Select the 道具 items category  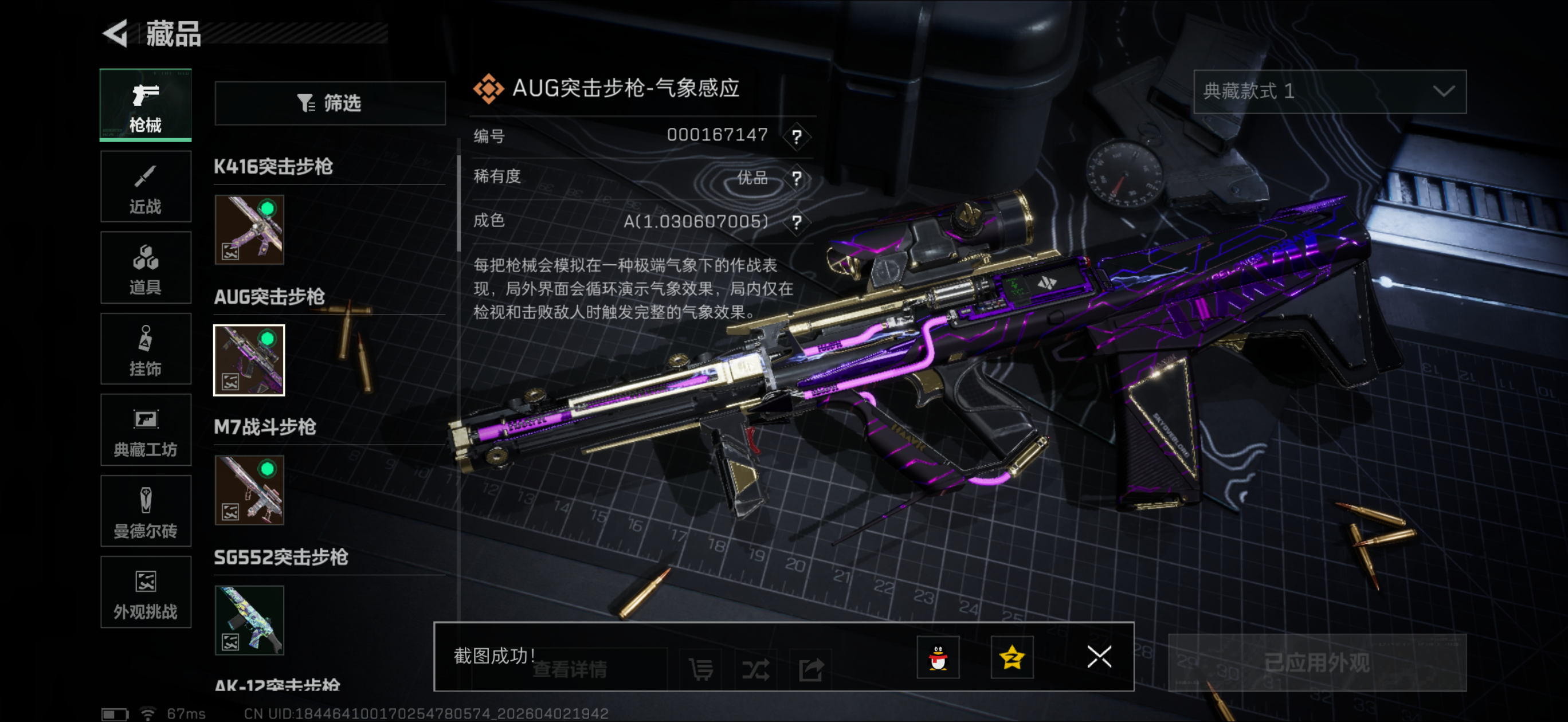click(146, 268)
